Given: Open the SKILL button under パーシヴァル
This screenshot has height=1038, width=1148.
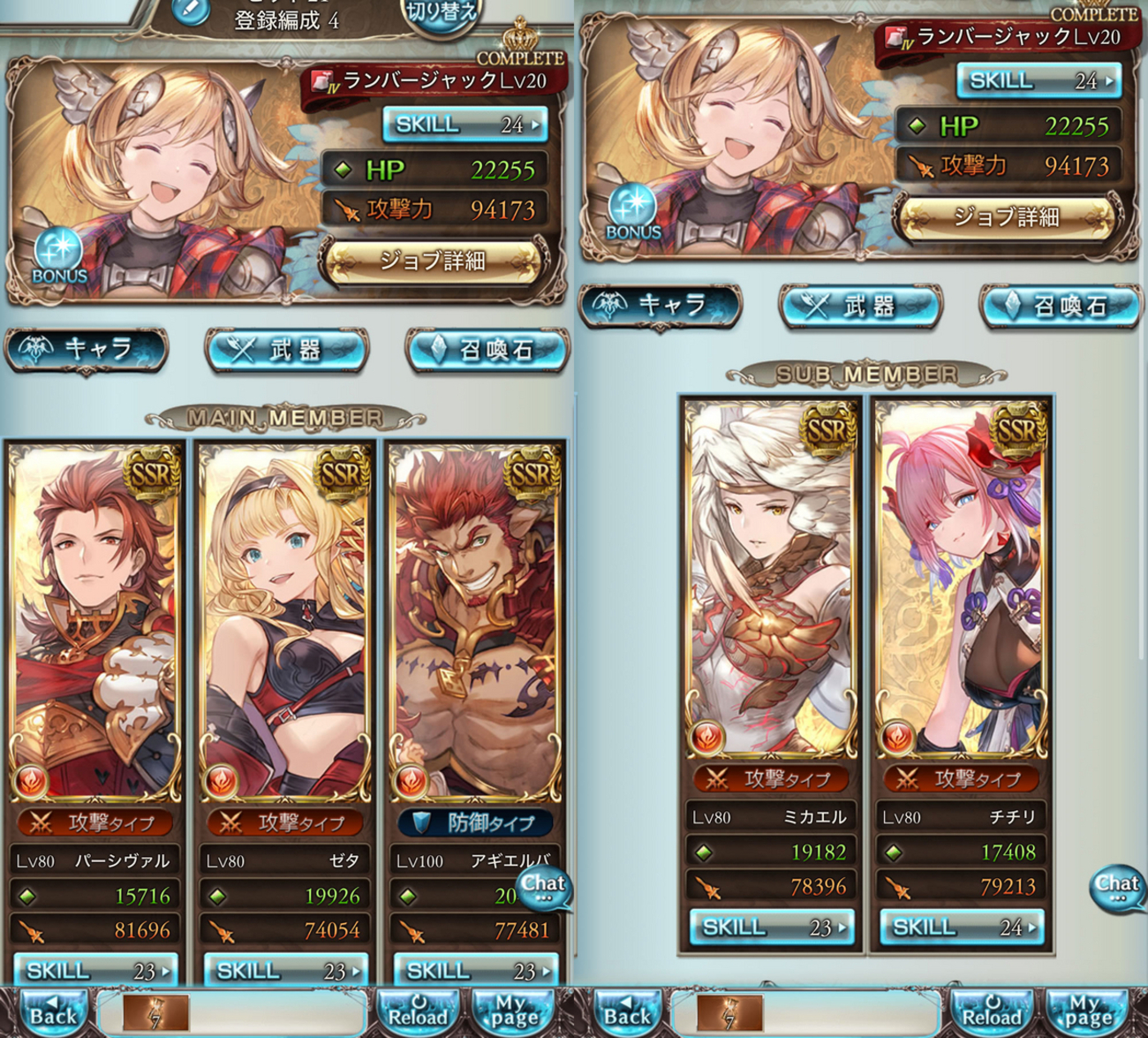Looking at the screenshot, I should (x=95, y=970).
